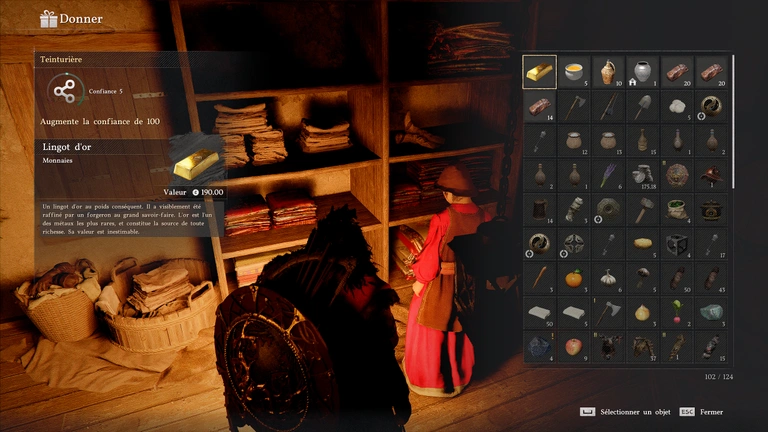Select the gold ingot inventory slot
Image resolution: width=768 pixels, height=432 pixels.
tap(540, 72)
